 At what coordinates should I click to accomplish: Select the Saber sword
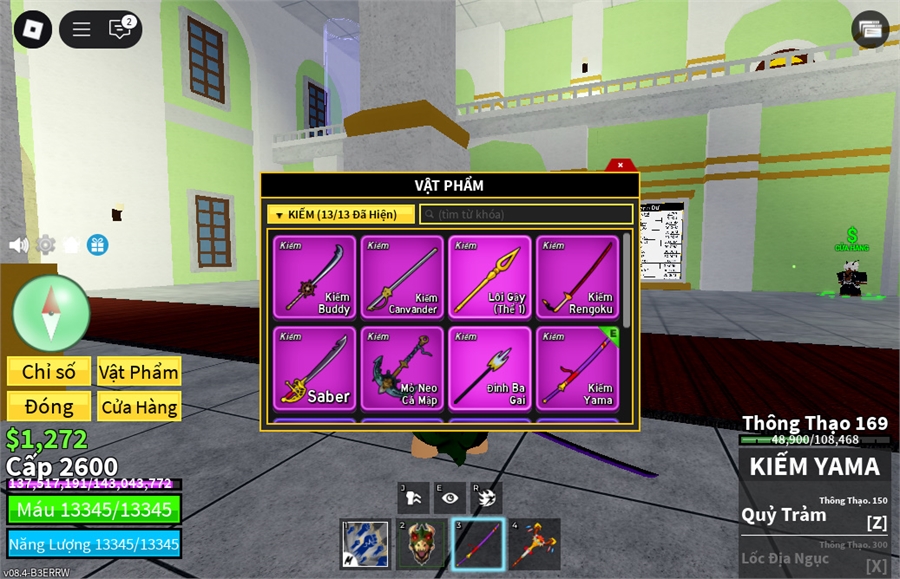[314, 368]
